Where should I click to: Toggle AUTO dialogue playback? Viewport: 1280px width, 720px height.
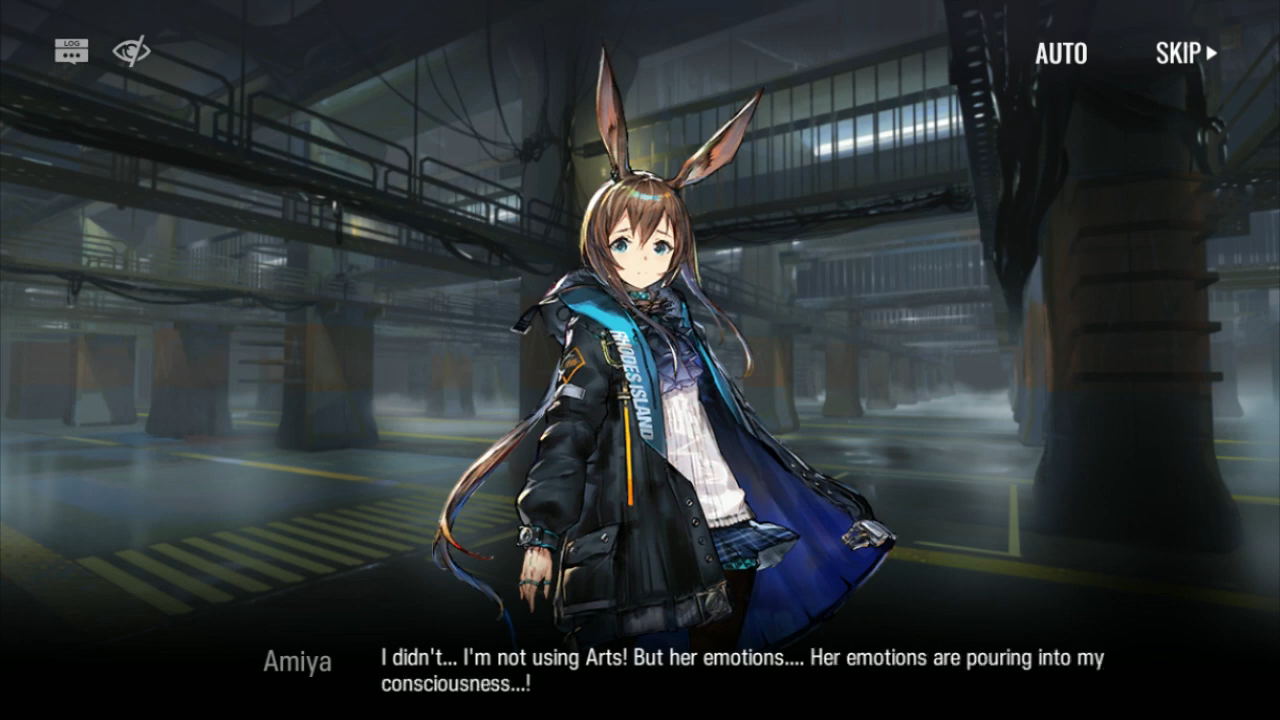(x=1061, y=54)
